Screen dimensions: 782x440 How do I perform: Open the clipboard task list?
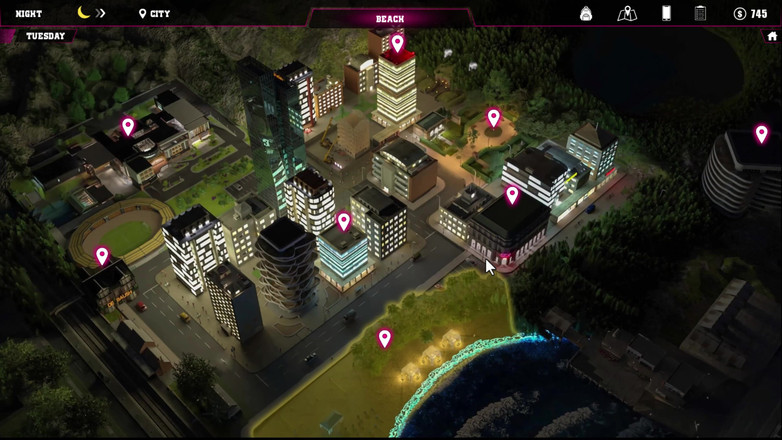[x=700, y=14]
